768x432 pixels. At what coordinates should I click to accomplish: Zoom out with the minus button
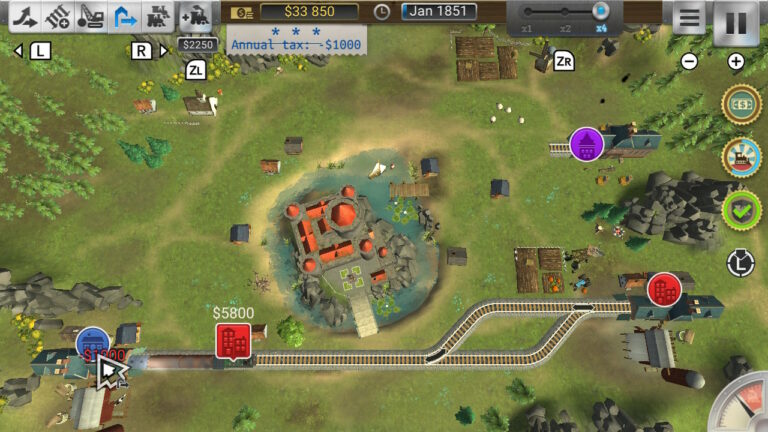click(689, 62)
